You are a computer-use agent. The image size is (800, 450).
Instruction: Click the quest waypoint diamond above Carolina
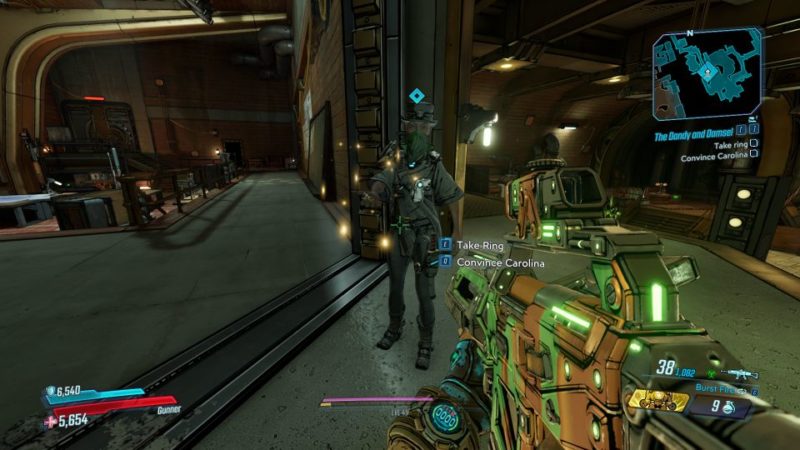(x=417, y=96)
